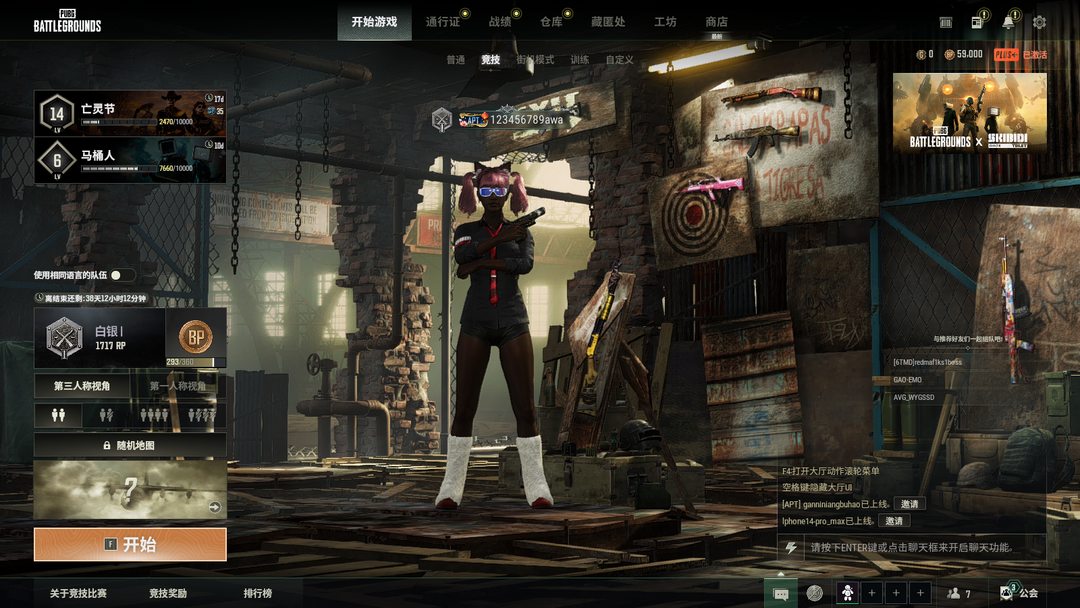The image size is (1080, 608).
Task: Open the 仓库 inventory tab
Action: [x=551, y=22]
